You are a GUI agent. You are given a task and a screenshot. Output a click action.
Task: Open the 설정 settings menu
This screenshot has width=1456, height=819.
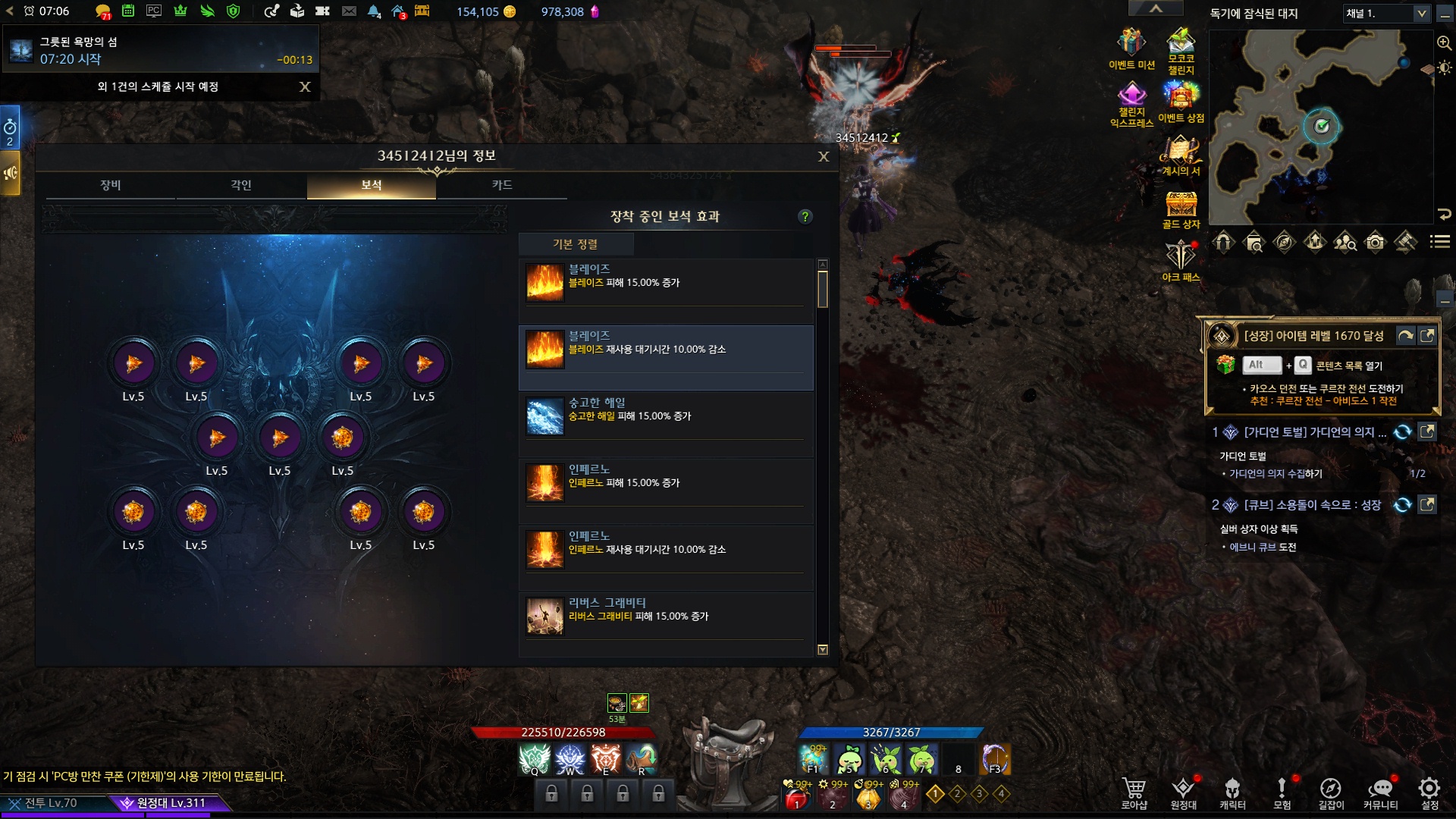(x=1429, y=792)
